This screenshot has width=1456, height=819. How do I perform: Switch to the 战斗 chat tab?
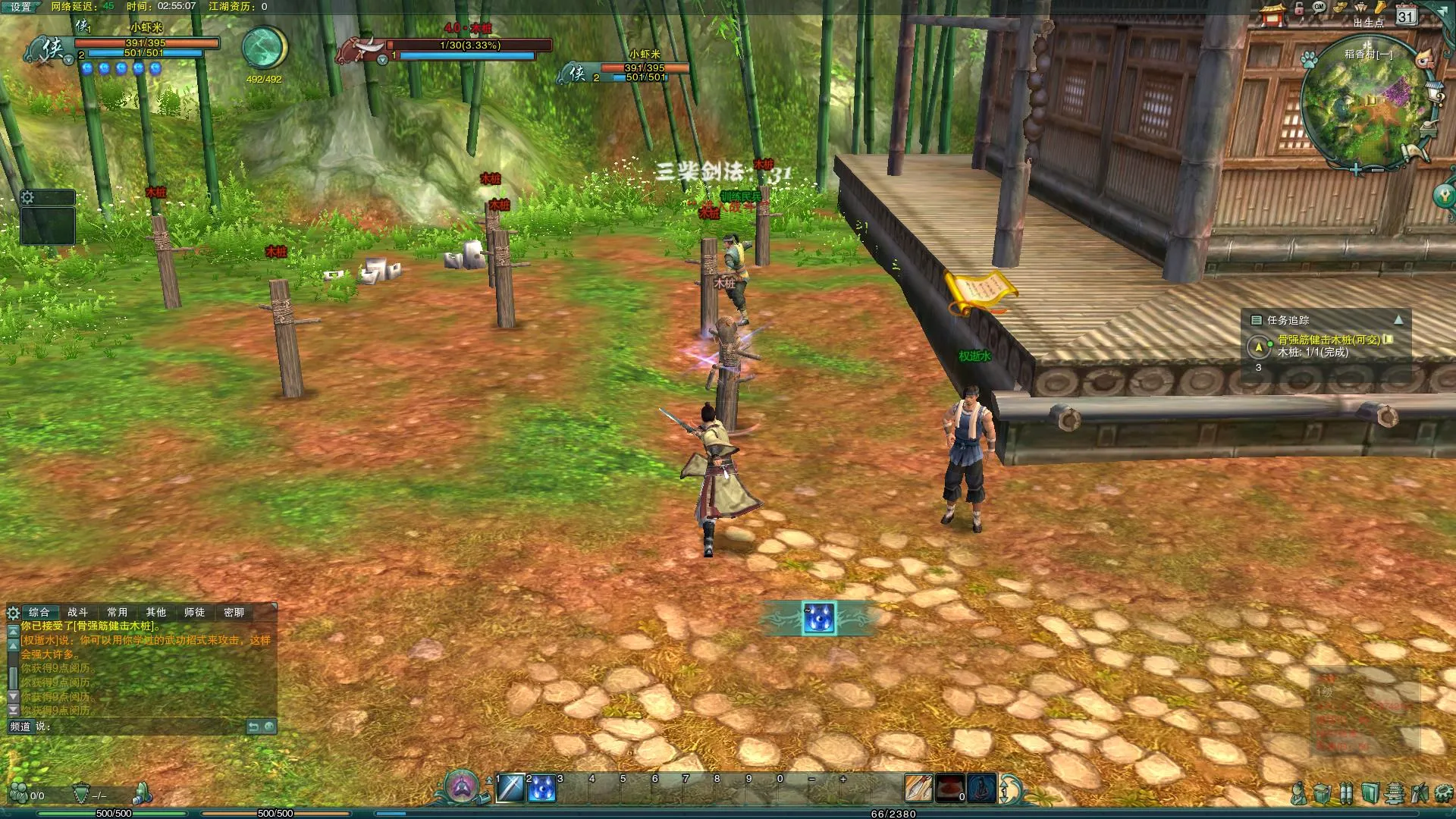point(78,612)
